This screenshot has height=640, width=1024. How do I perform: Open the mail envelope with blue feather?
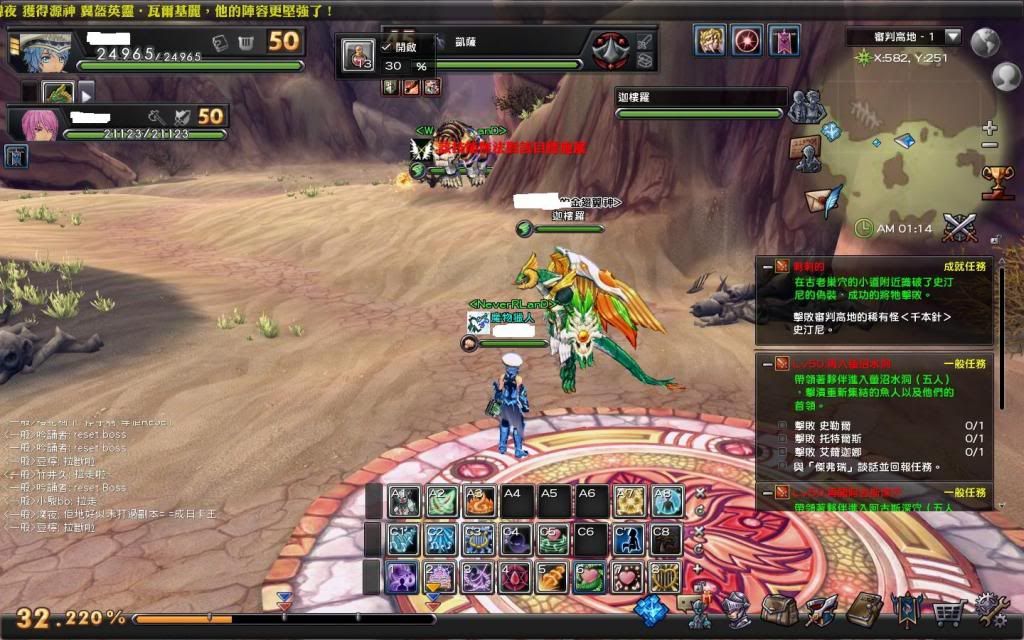point(824,199)
